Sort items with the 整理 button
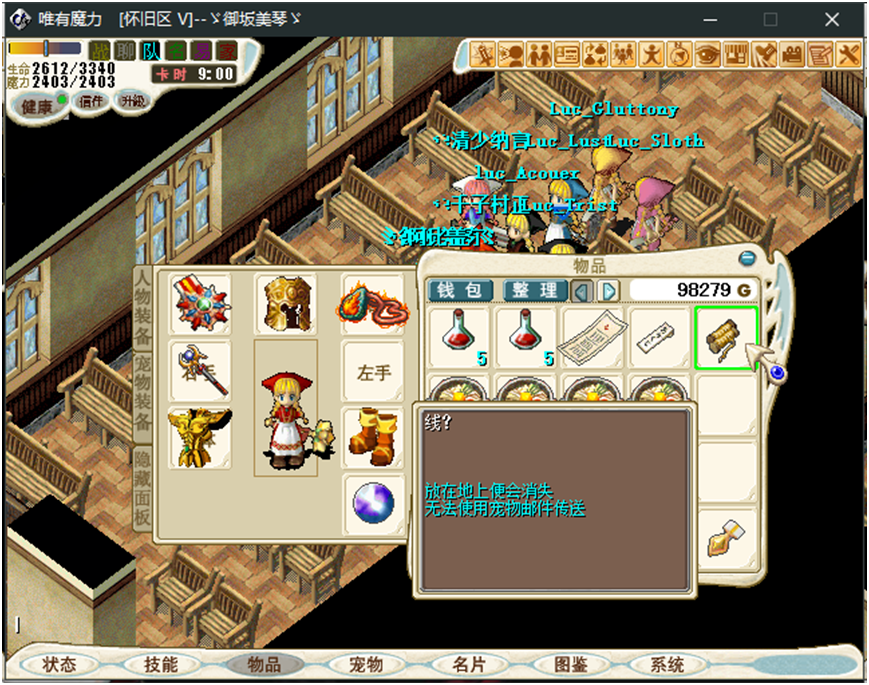The image size is (869, 685). tap(535, 290)
